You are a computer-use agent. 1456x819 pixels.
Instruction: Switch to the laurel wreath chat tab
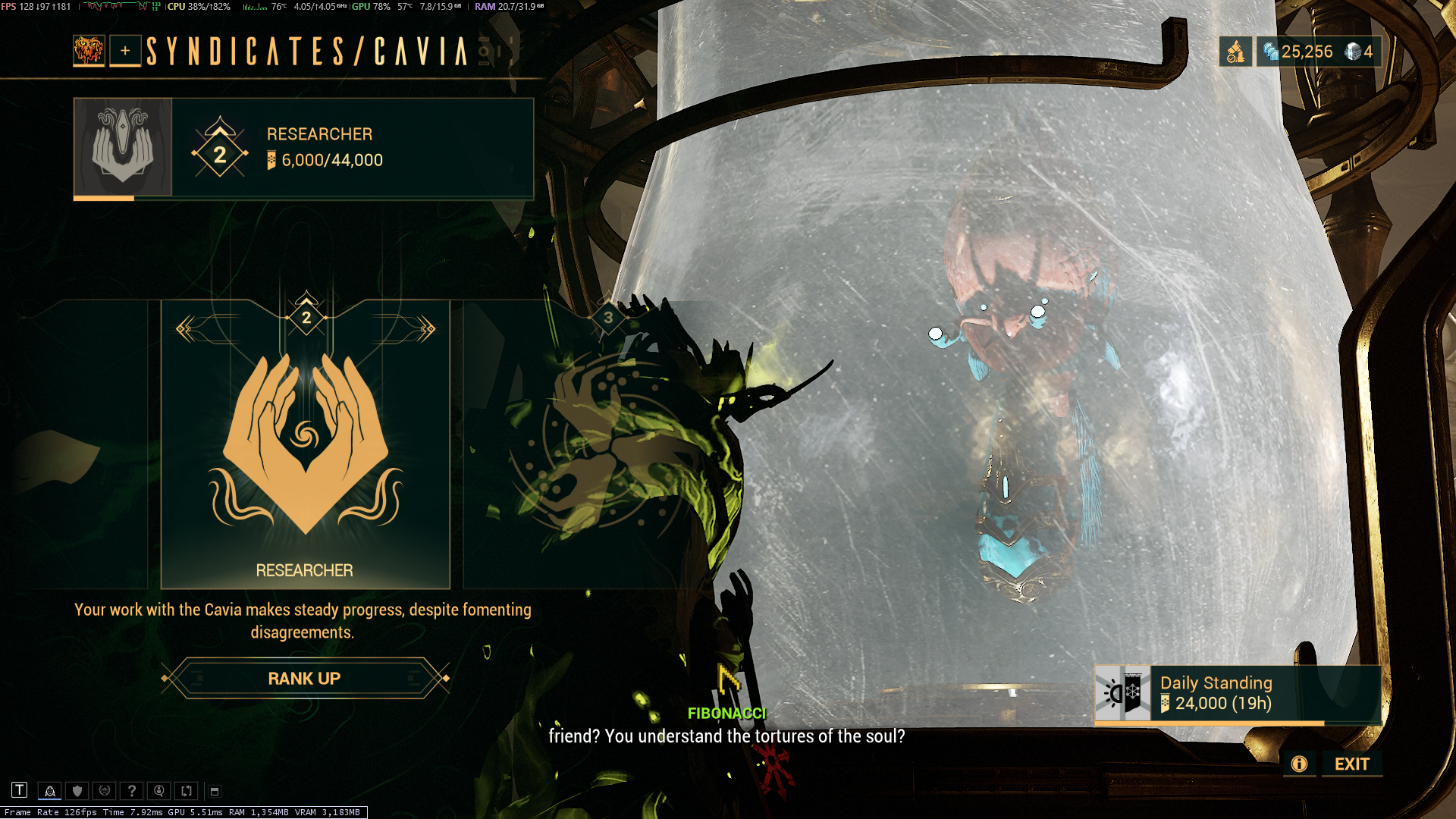(105, 791)
